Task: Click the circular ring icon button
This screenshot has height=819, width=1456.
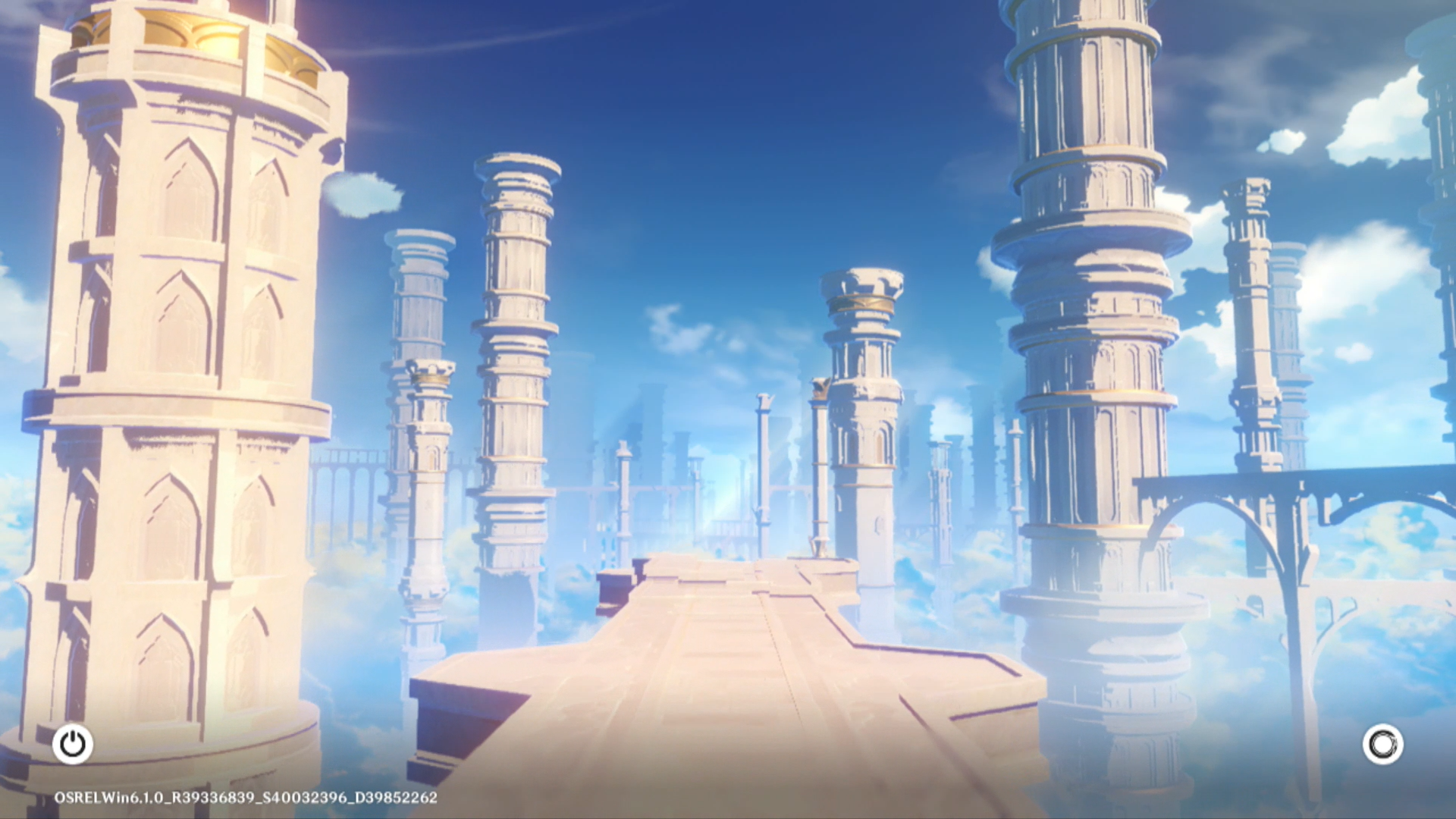Action: [x=1382, y=744]
